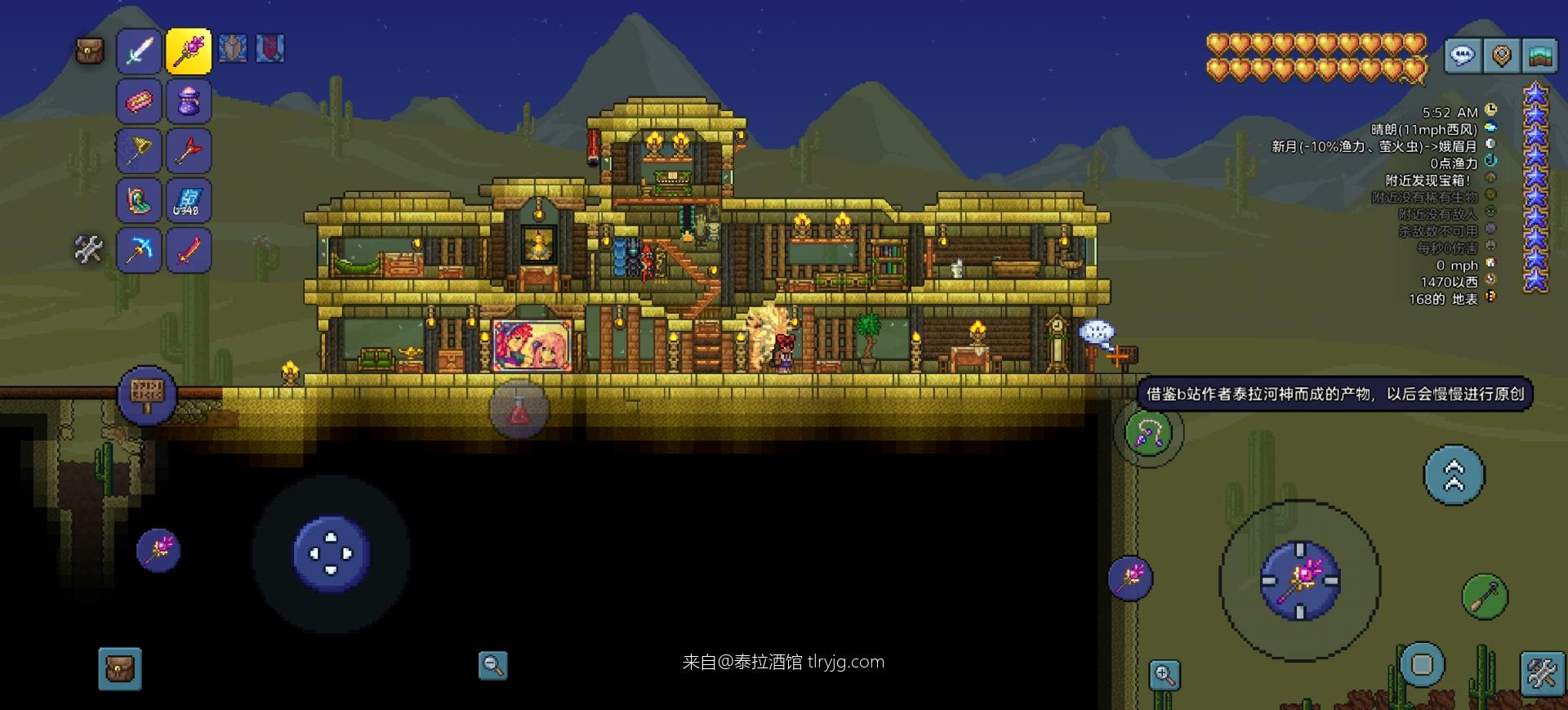Select the red arrowhead staff slot

click(x=189, y=151)
